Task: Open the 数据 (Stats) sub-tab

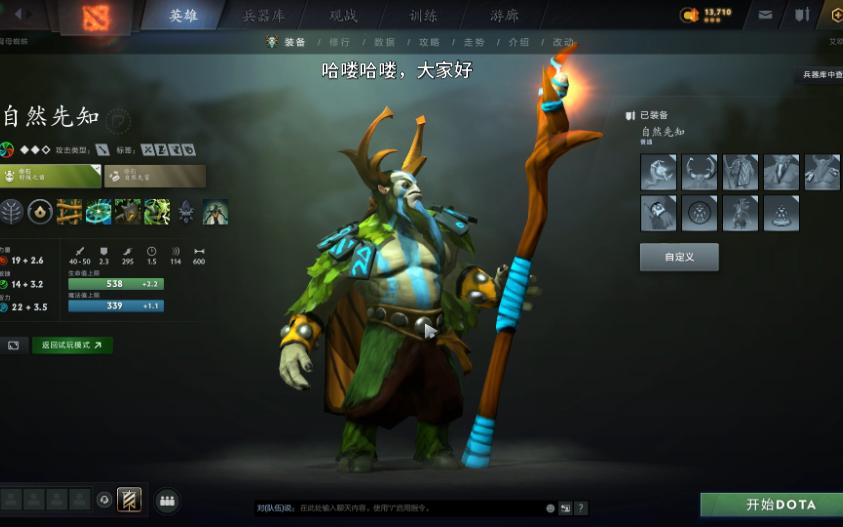Action: pos(384,42)
